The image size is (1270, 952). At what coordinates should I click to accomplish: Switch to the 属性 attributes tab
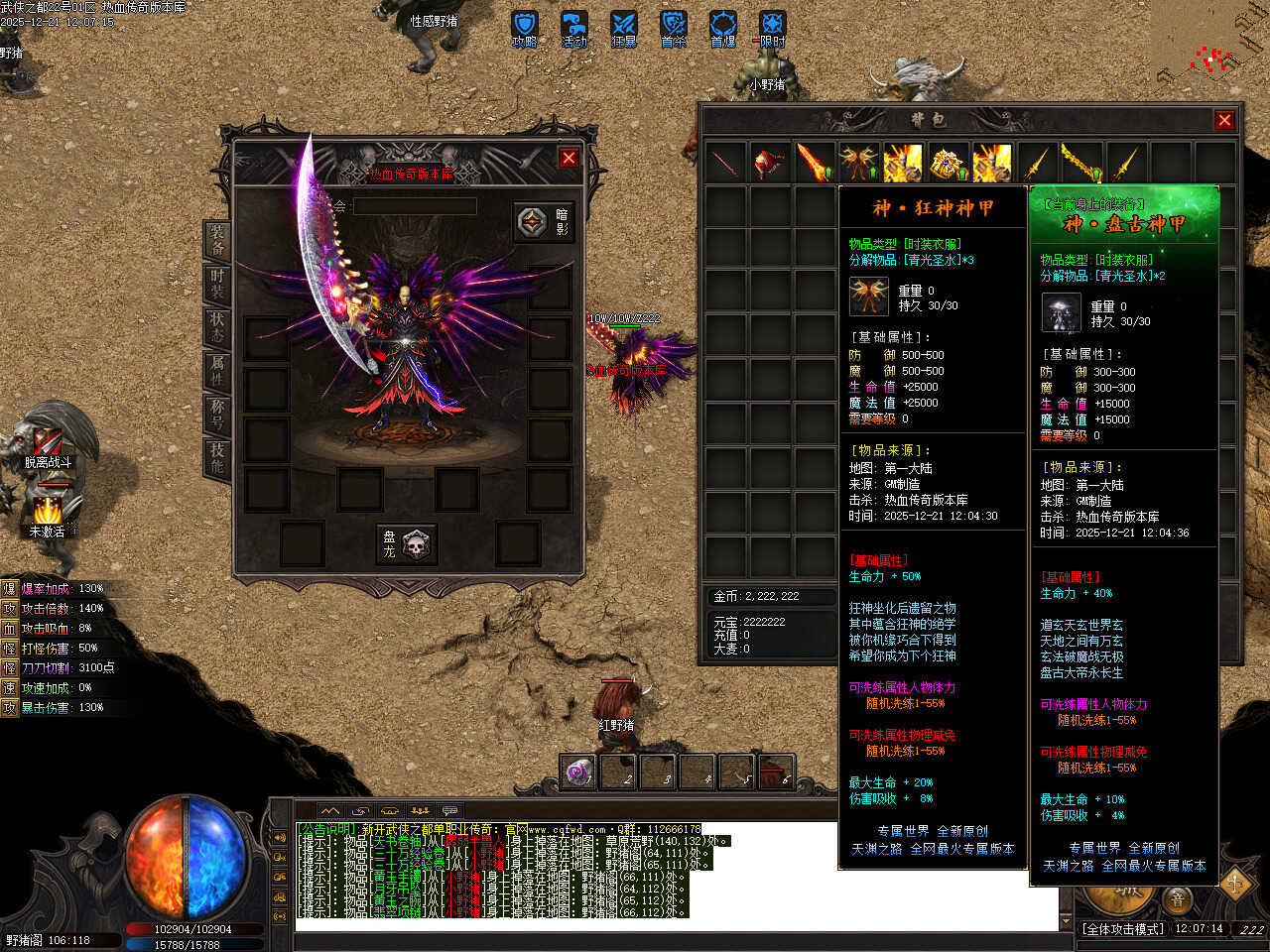(x=217, y=370)
